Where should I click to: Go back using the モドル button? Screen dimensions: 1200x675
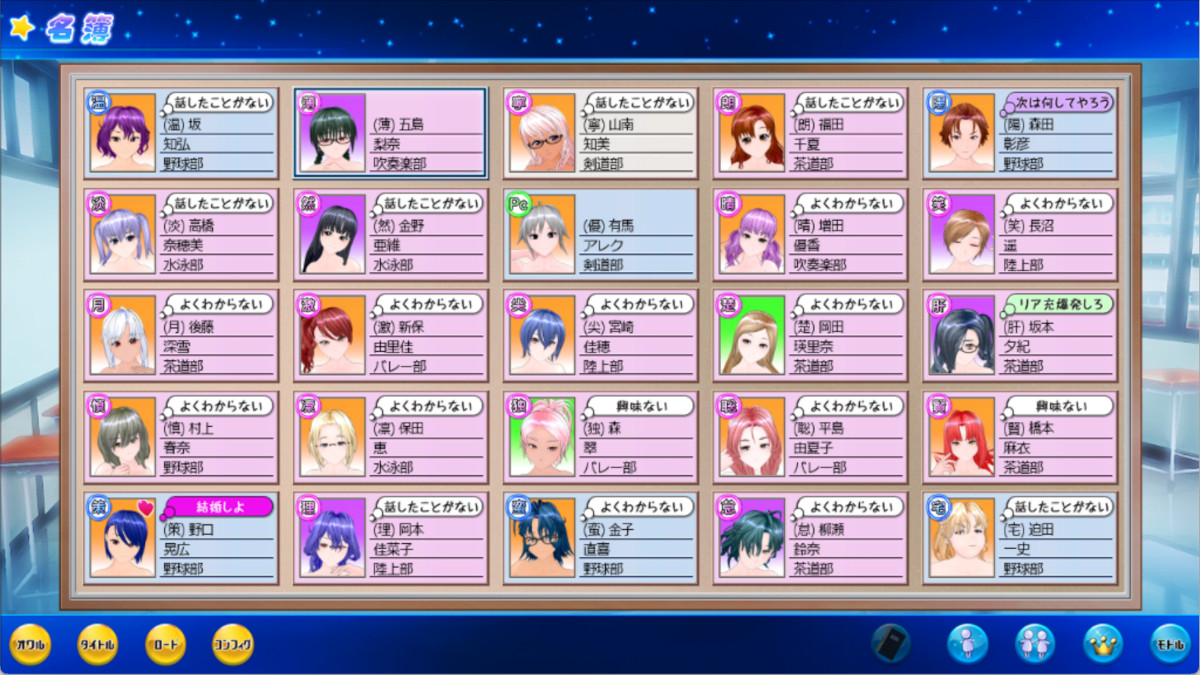coord(1169,643)
